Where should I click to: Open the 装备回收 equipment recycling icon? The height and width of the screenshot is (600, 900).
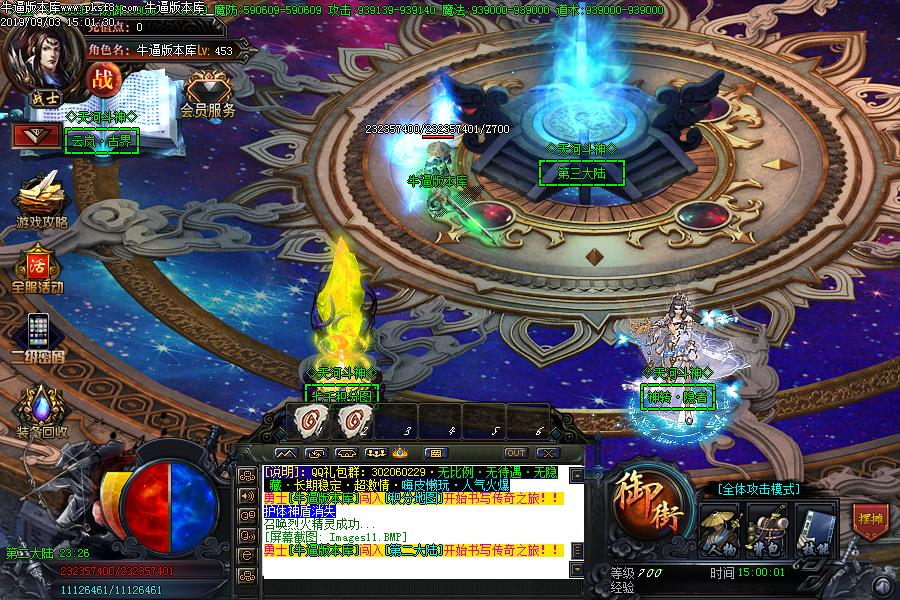pyautogui.click(x=41, y=410)
